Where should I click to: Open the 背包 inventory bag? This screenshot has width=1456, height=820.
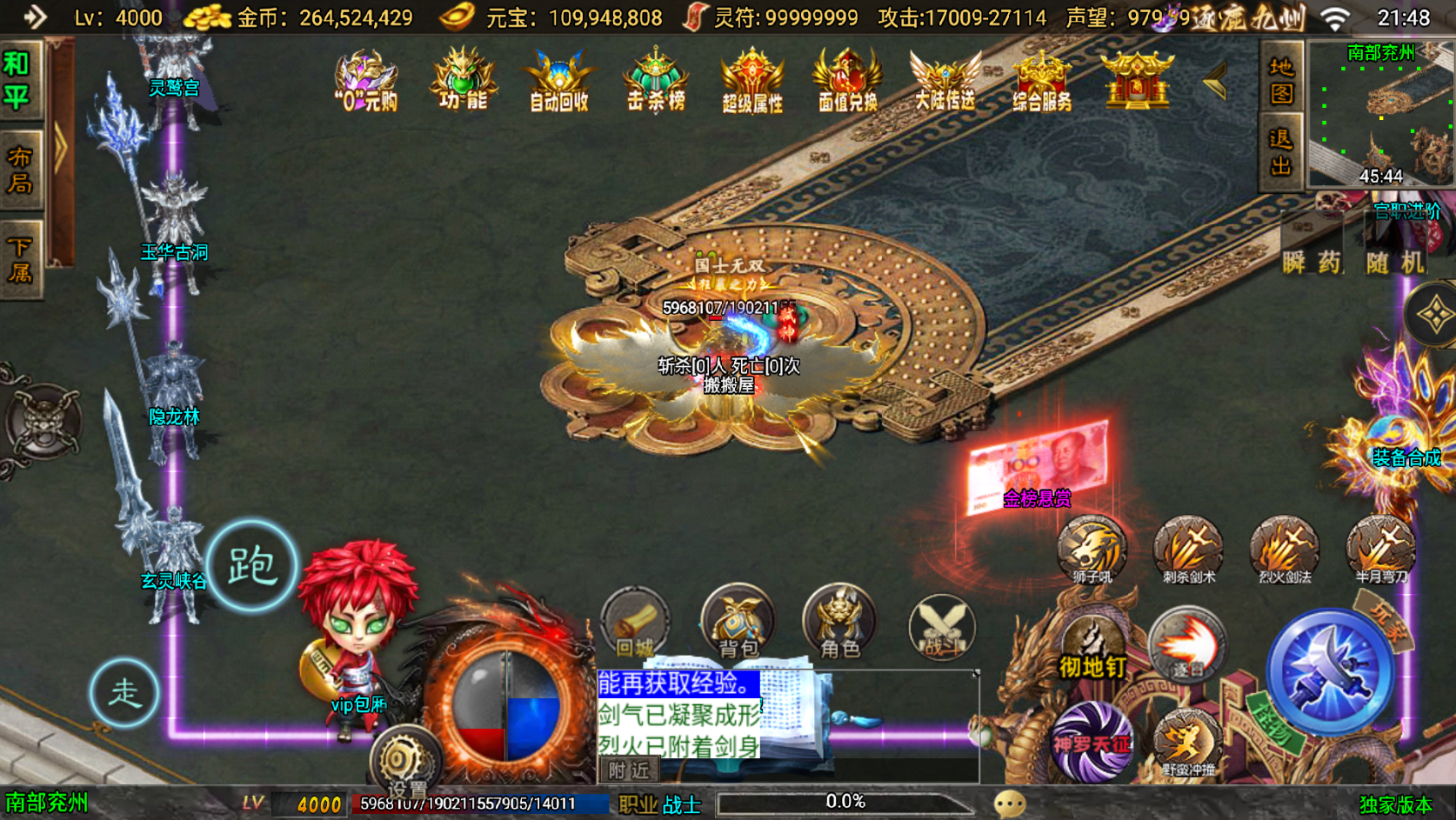point(738,626)
